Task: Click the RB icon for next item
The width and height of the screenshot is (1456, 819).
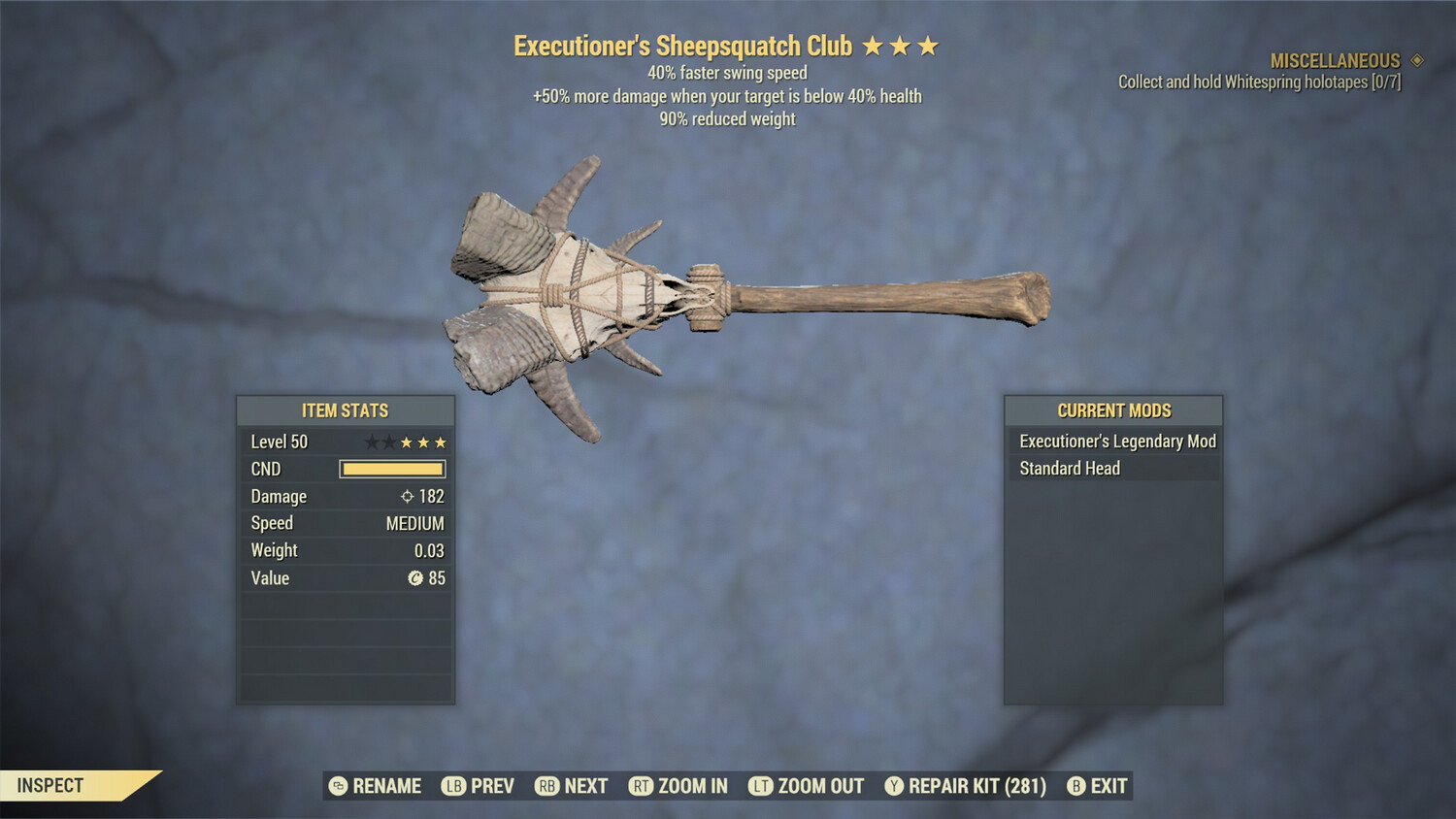Action: click(548, 786)
